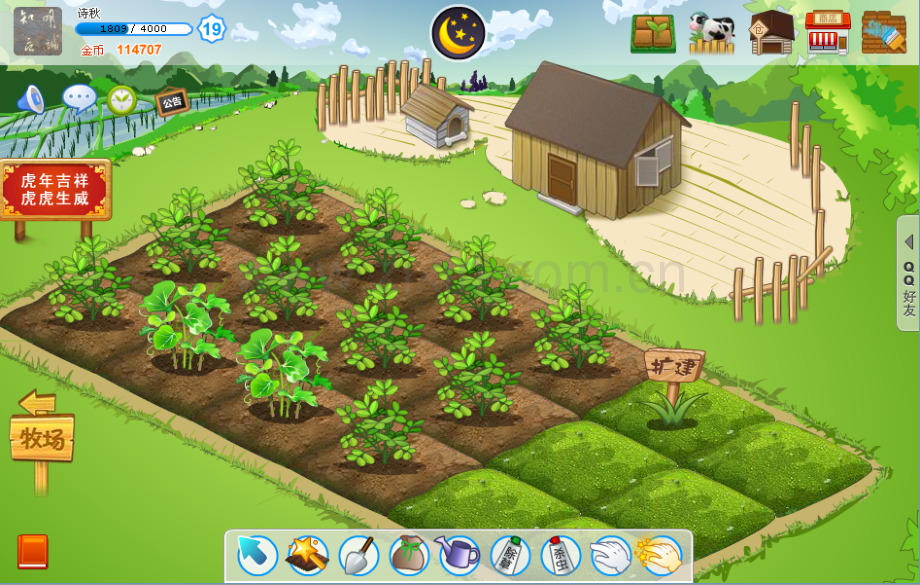This screenshot has height=585, width=920.
Task: Click the green clock icon
Action: [122, 99]
